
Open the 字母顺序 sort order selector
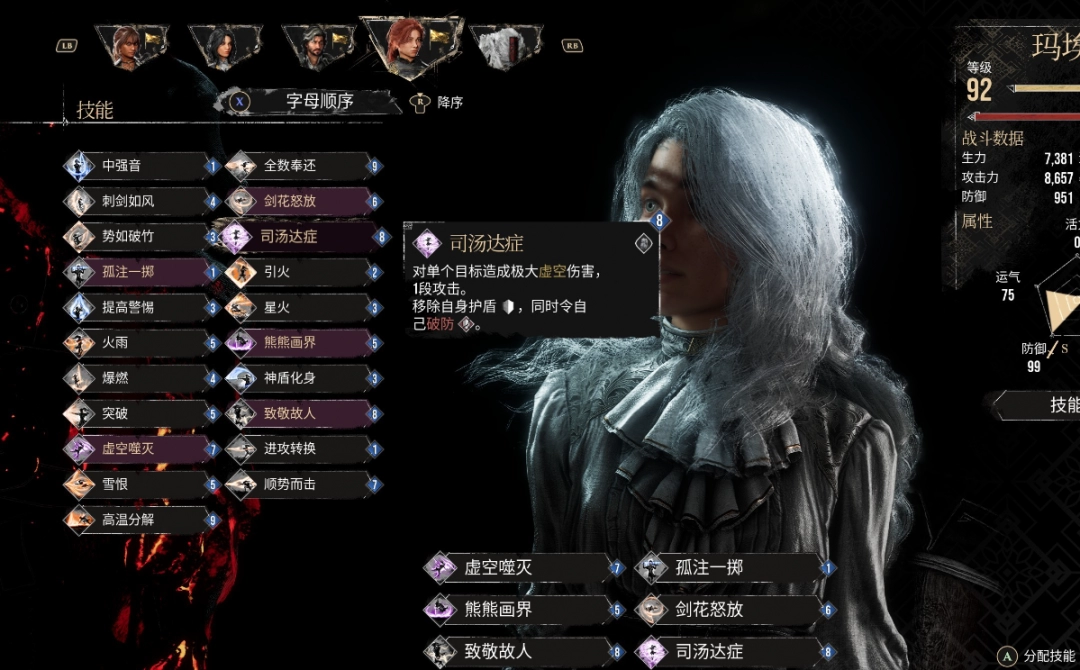[318, 101]
